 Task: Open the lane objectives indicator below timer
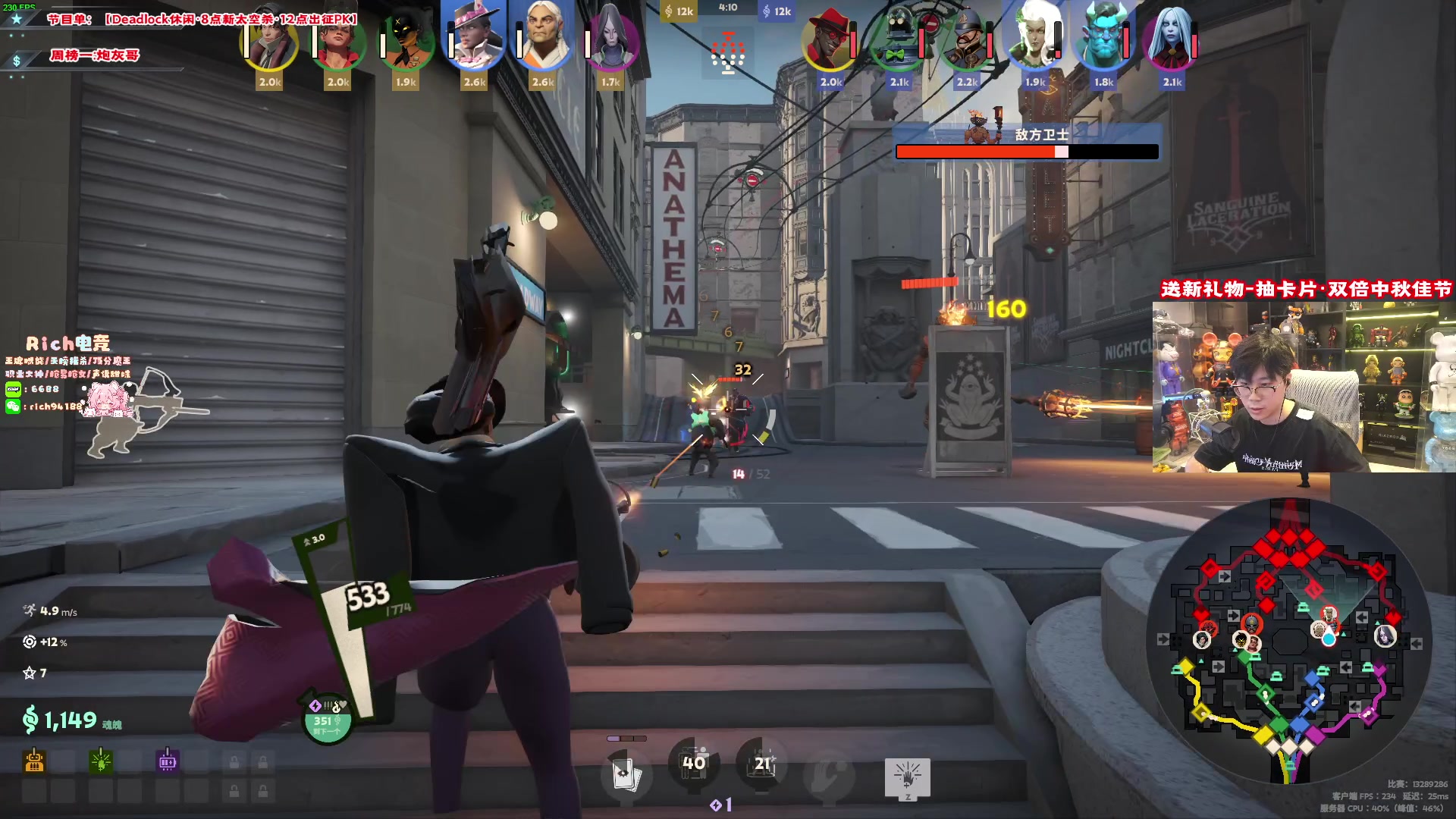click(x=728, y=53)
